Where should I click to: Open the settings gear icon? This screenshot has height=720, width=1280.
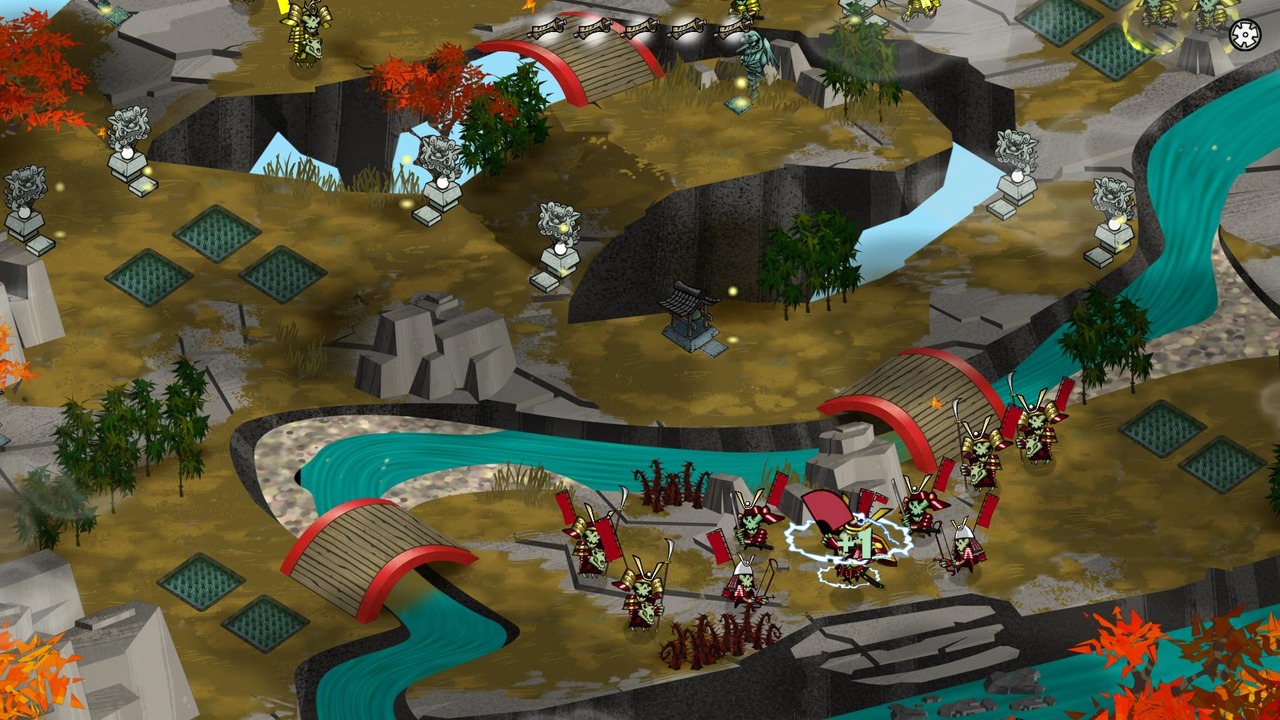(1245, 35)
